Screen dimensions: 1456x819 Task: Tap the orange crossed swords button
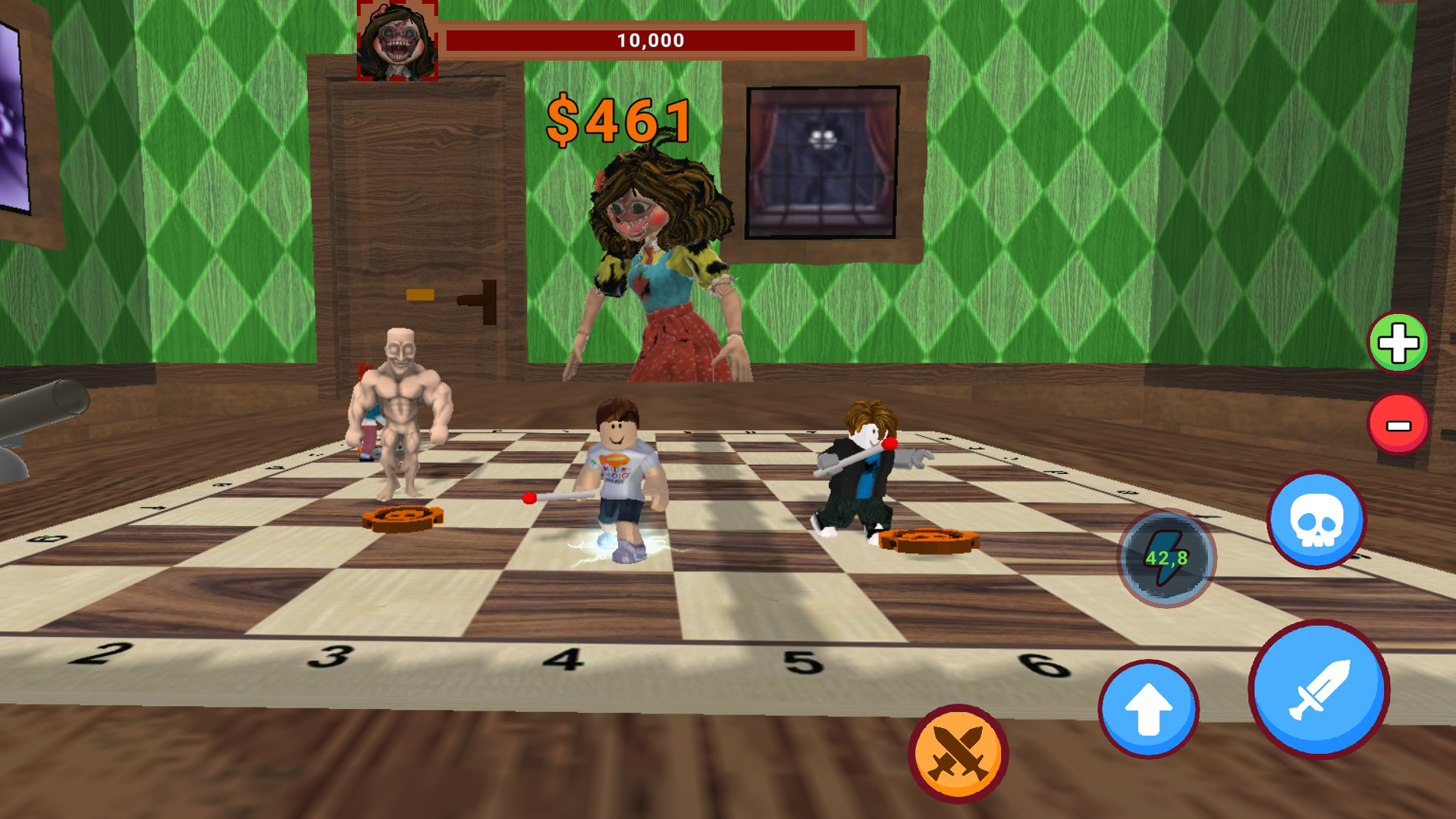pos(958,752)
